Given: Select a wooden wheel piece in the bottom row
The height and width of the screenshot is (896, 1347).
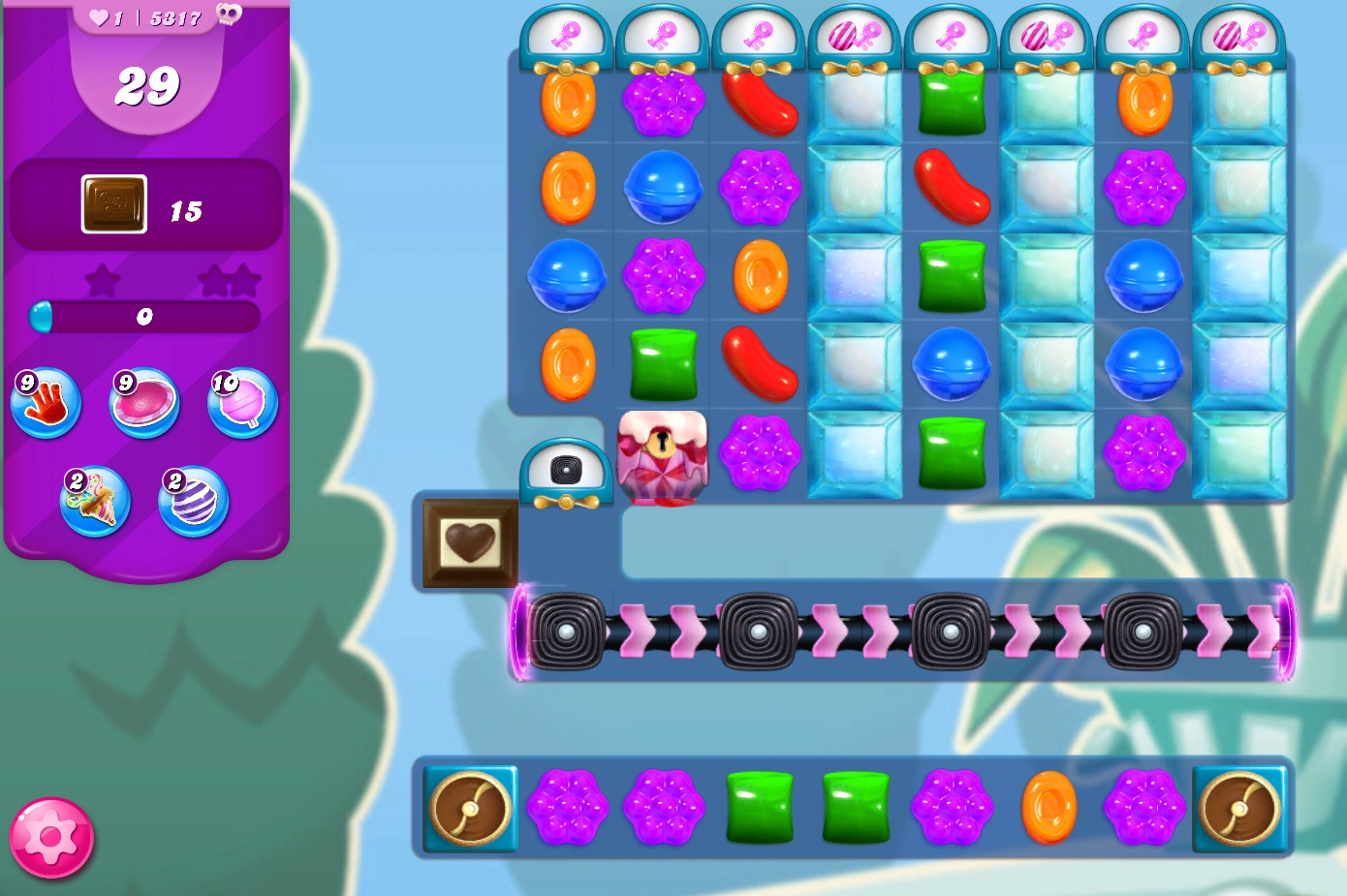Looking at the screenshot, I should [470, 809].
